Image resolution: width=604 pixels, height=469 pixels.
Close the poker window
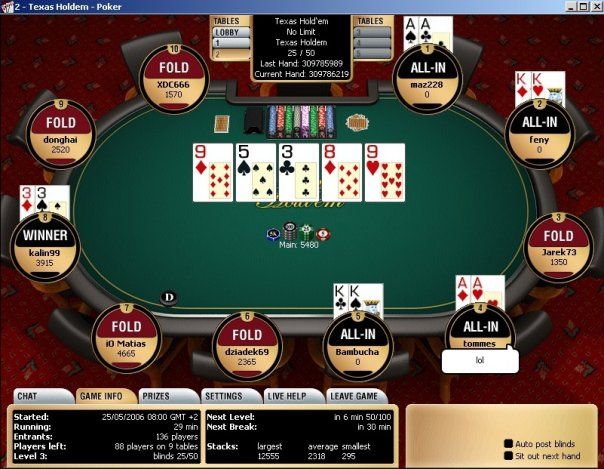[594, 6]
